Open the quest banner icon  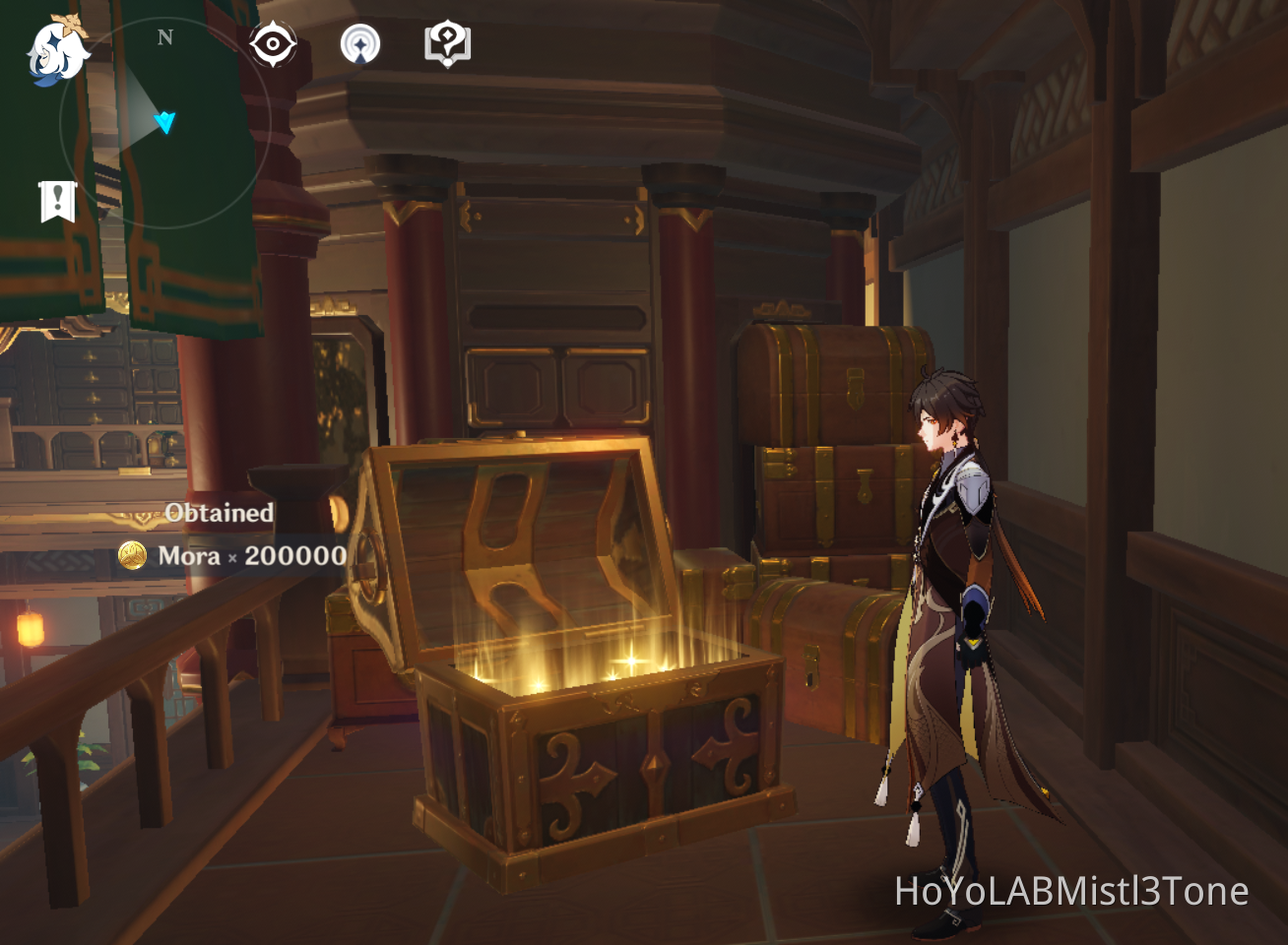point(59,200)
